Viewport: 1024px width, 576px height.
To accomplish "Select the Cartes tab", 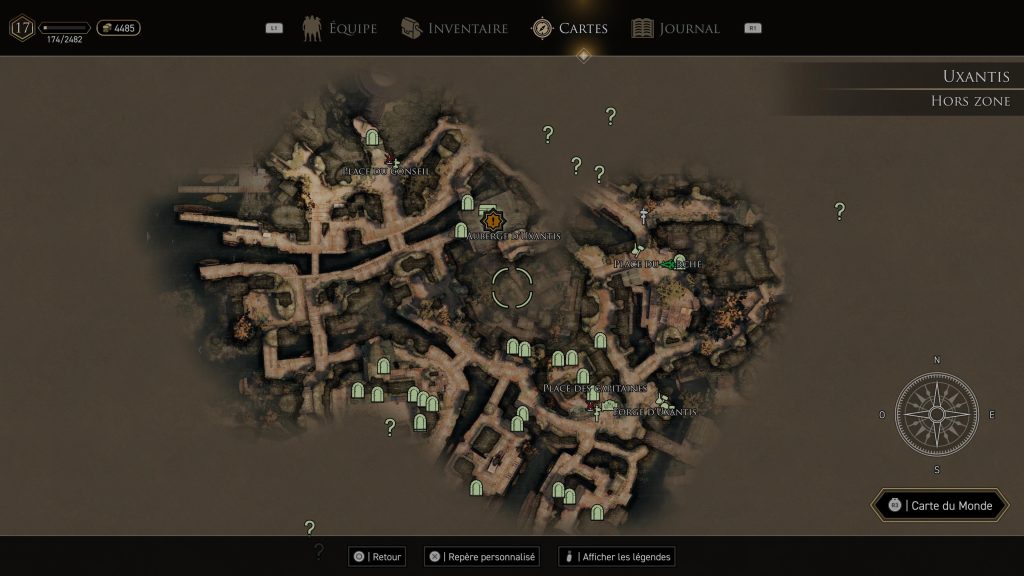I will (570, 28).
